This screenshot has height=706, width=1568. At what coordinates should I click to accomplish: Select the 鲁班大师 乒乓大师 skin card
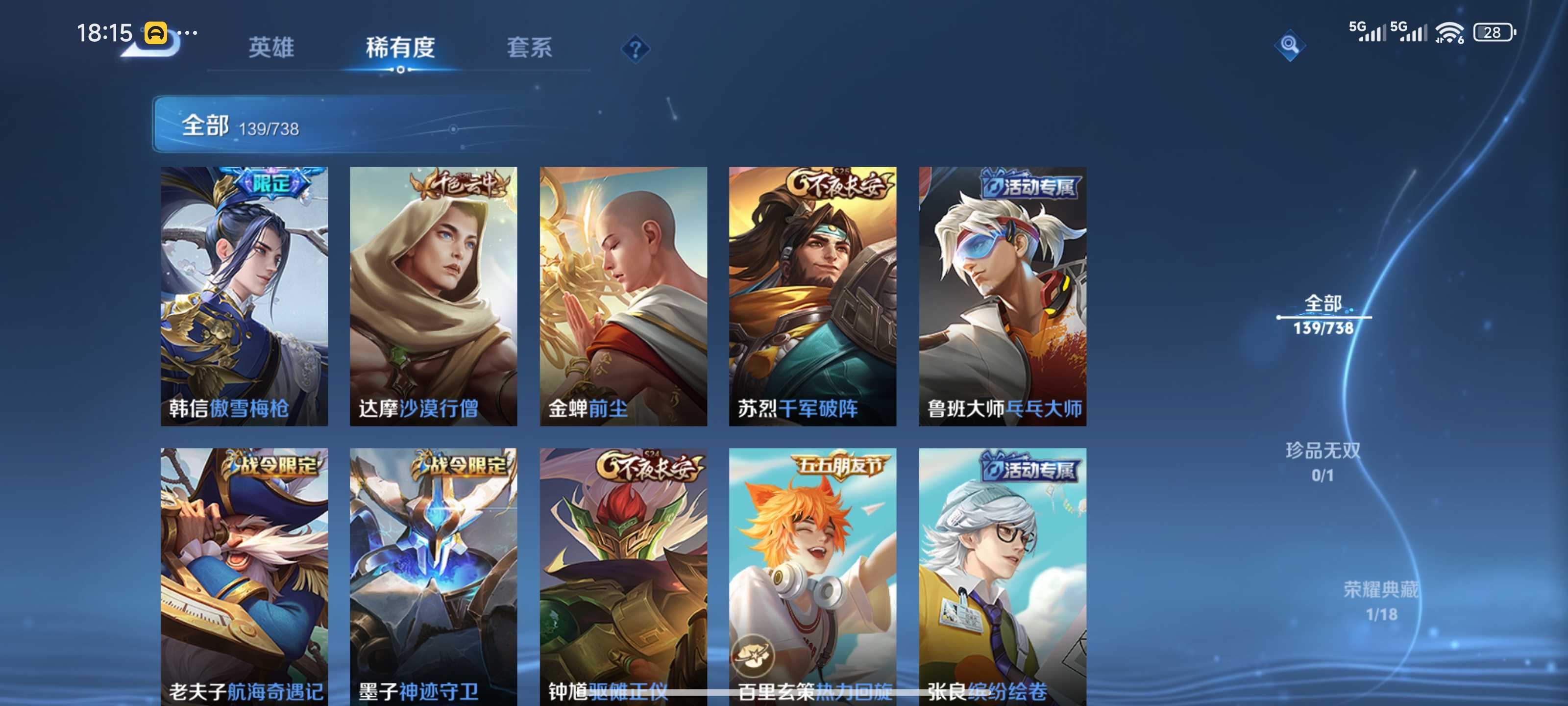[1003, 296]
